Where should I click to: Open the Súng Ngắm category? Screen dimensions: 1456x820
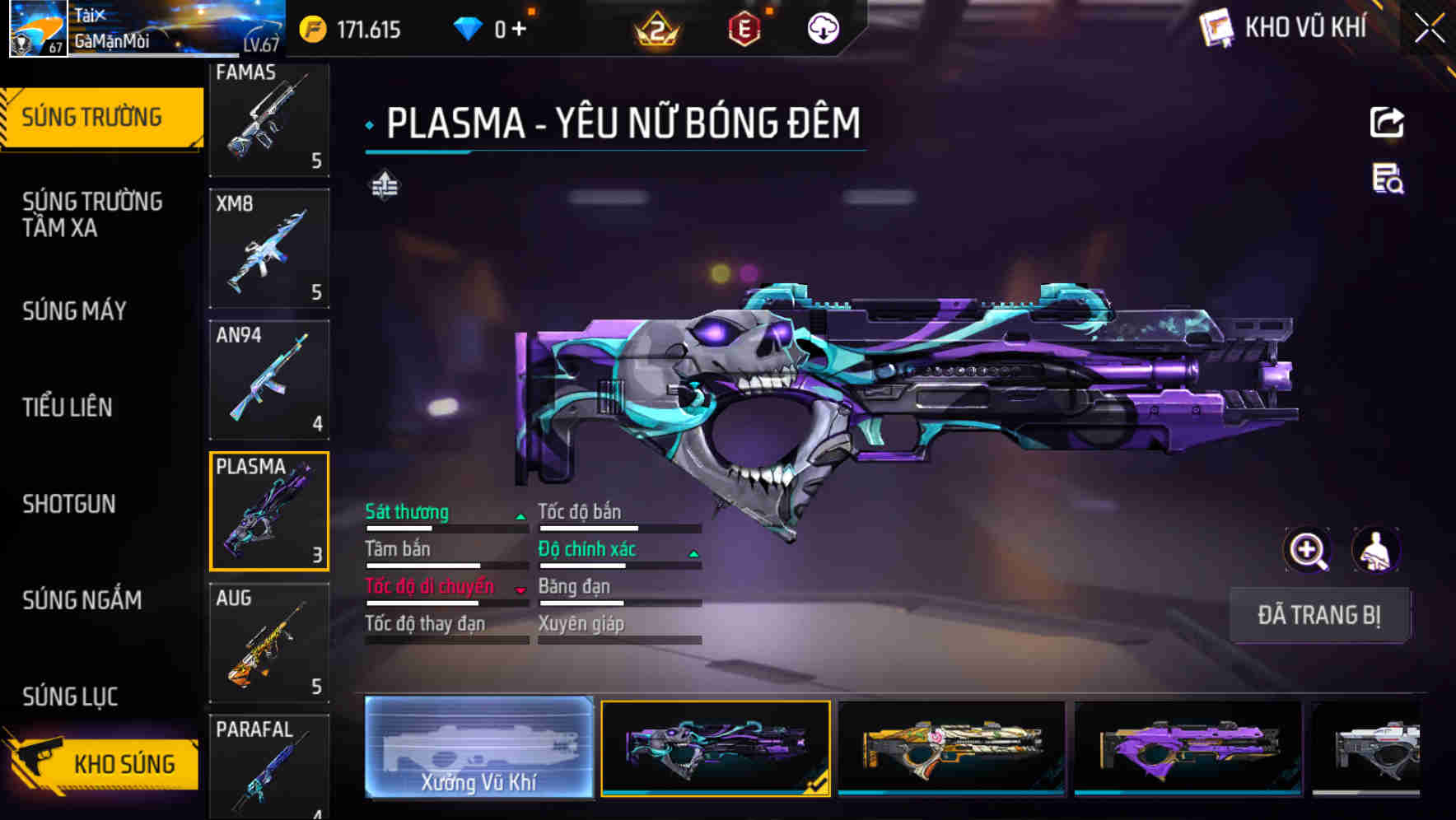pos(82,600)
